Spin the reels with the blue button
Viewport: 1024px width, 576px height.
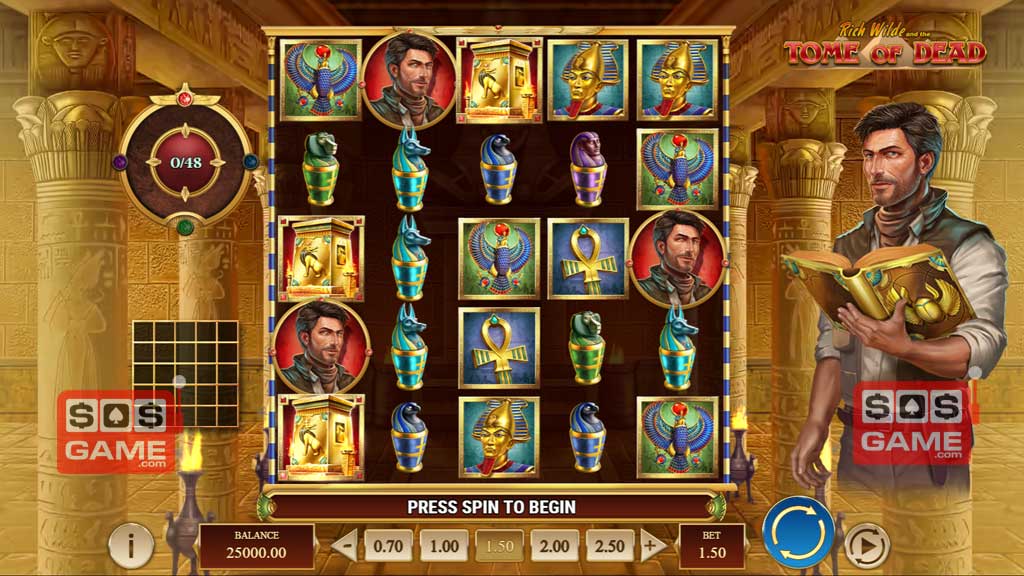(x=798, y=532)
